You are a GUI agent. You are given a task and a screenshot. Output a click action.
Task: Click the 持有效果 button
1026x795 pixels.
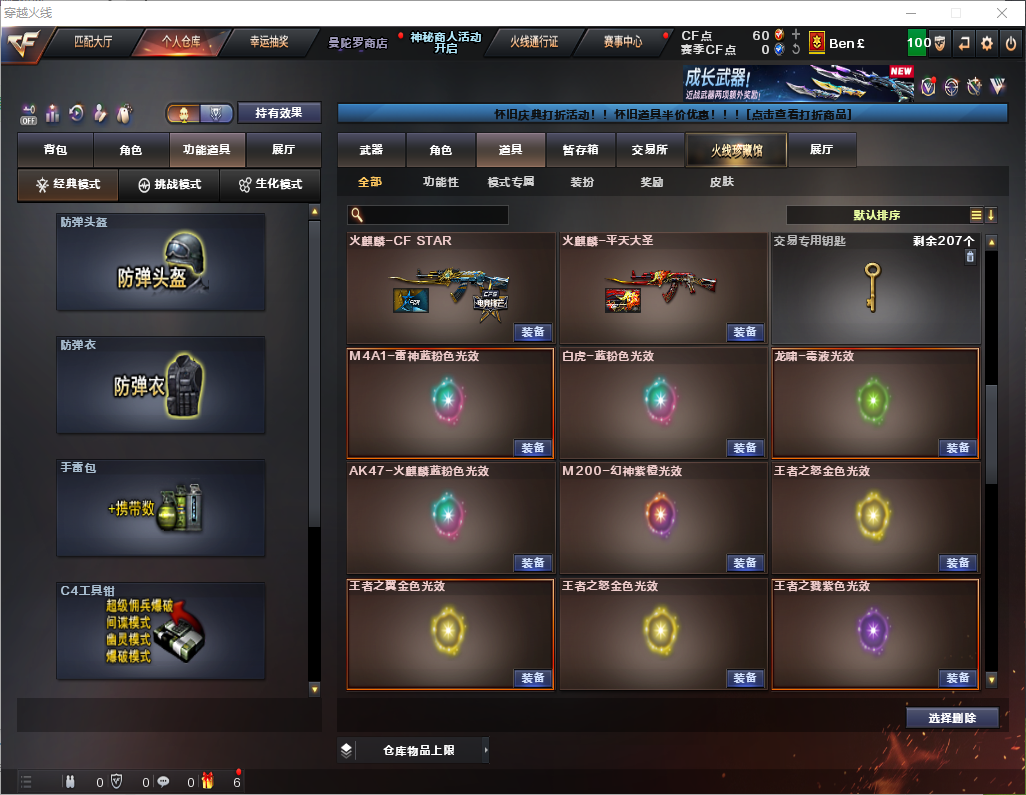pyautogui.click(x=279, y=113)
